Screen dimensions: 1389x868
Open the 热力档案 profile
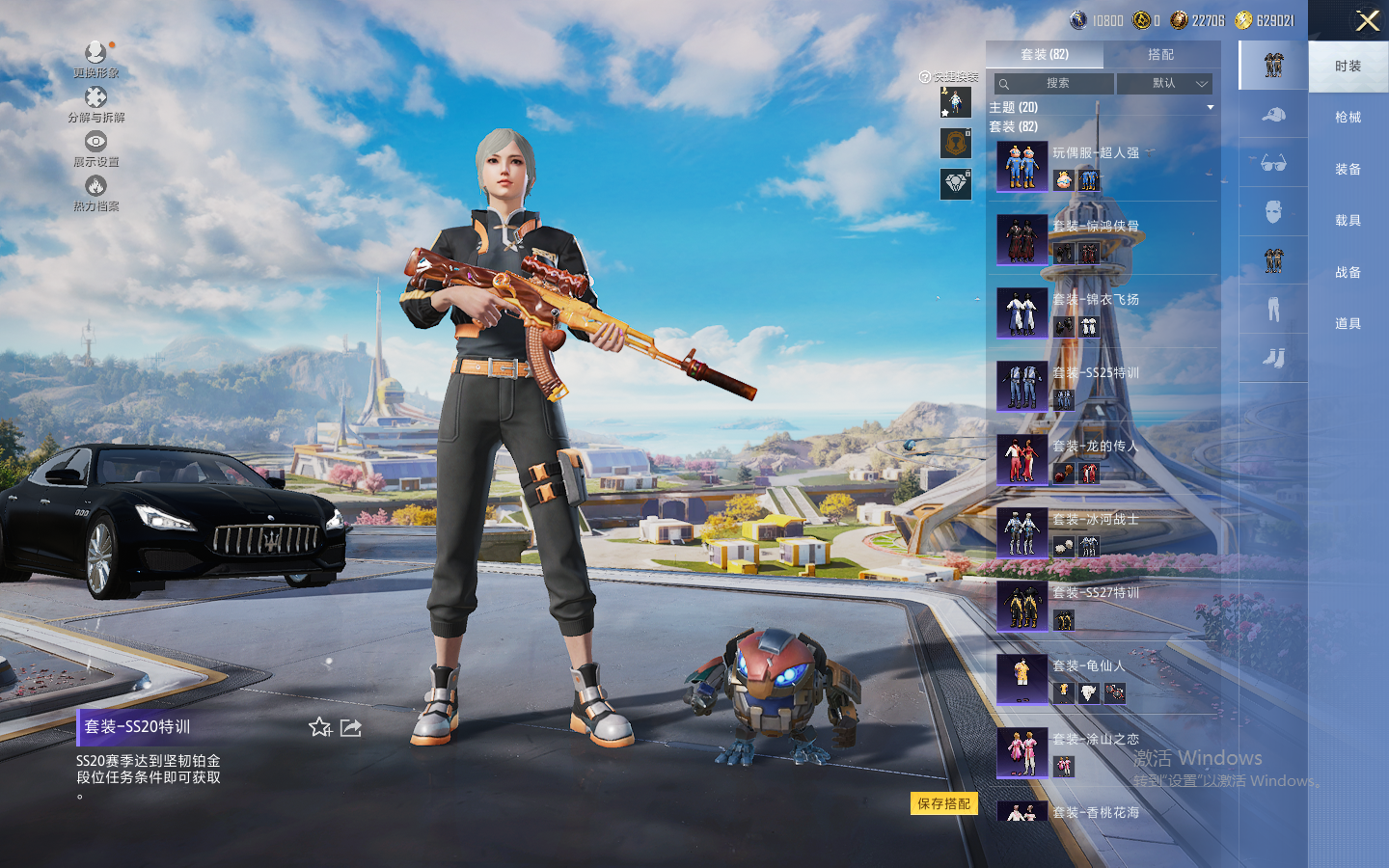click(95, 193)
